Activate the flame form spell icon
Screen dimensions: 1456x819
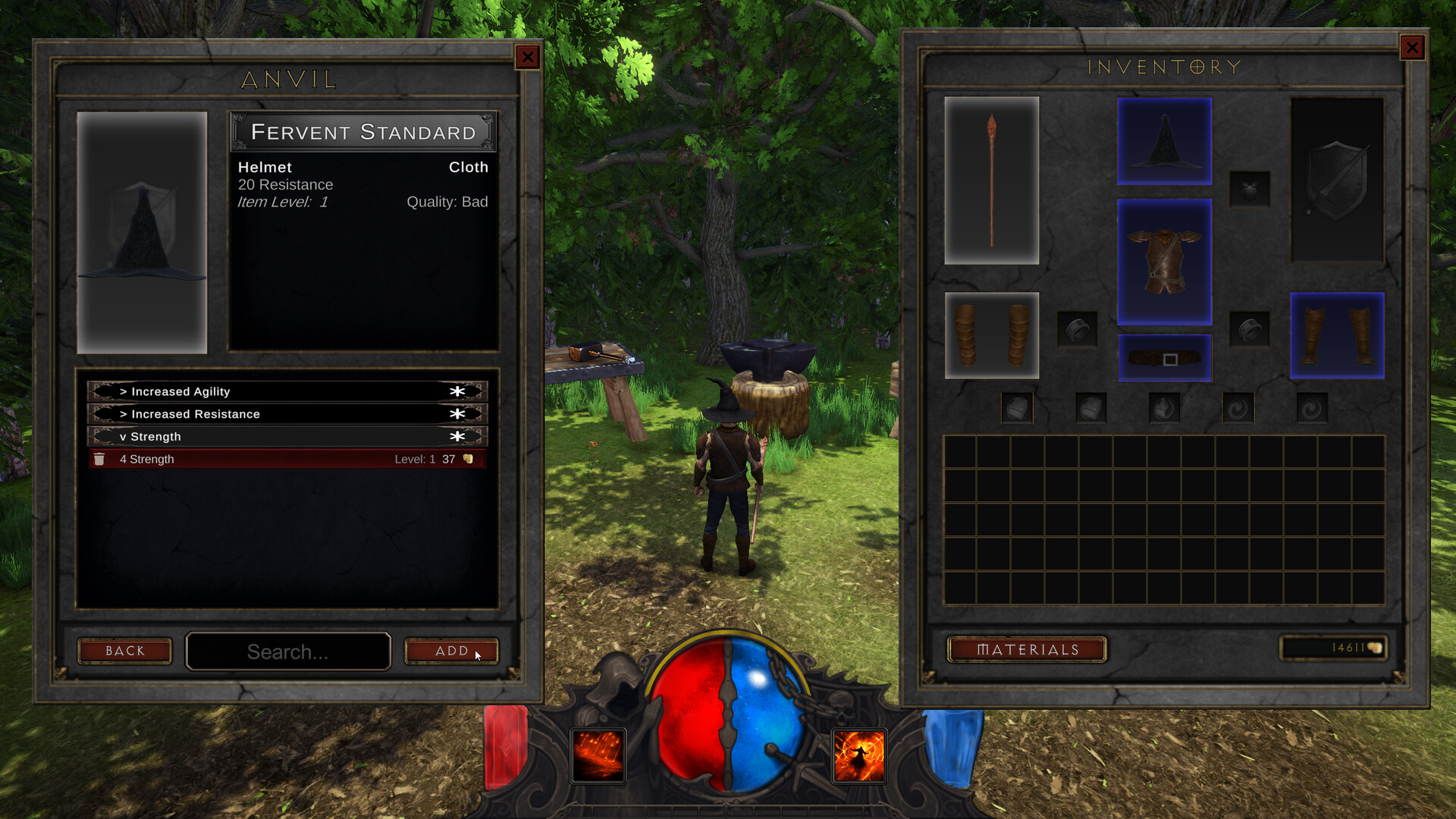(859, 756)
